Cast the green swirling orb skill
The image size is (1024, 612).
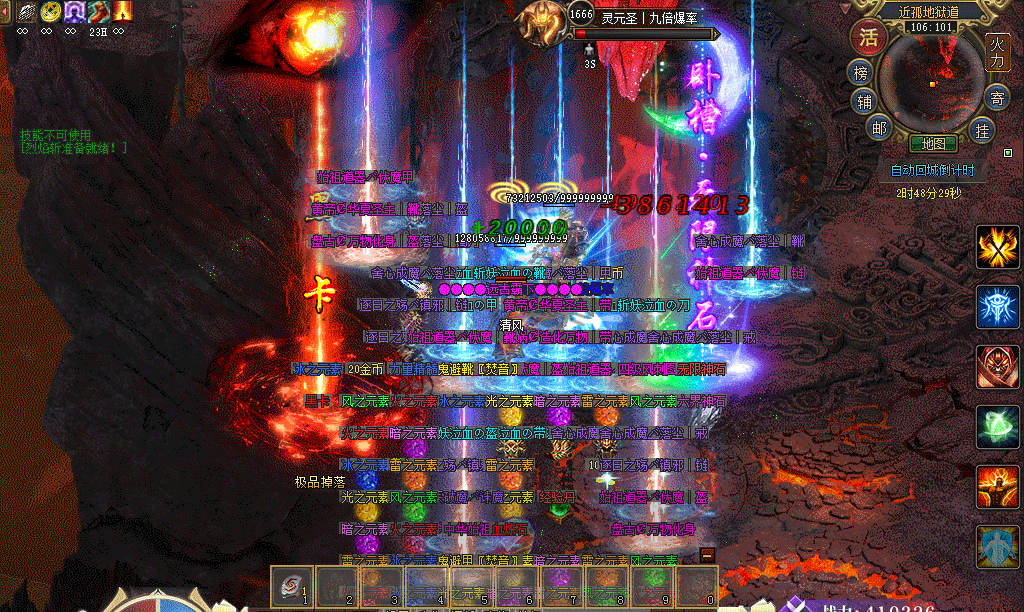[998, 427]
